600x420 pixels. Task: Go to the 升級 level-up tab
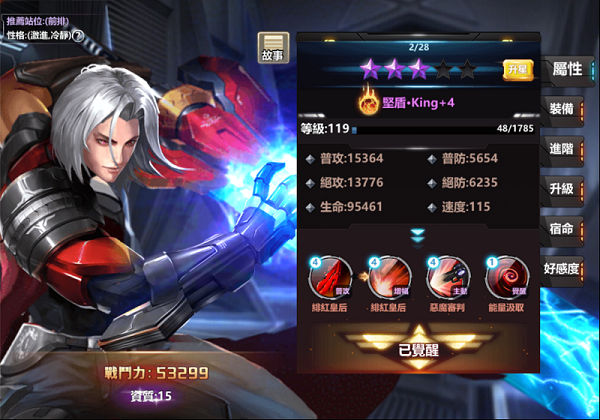[561, 189]
